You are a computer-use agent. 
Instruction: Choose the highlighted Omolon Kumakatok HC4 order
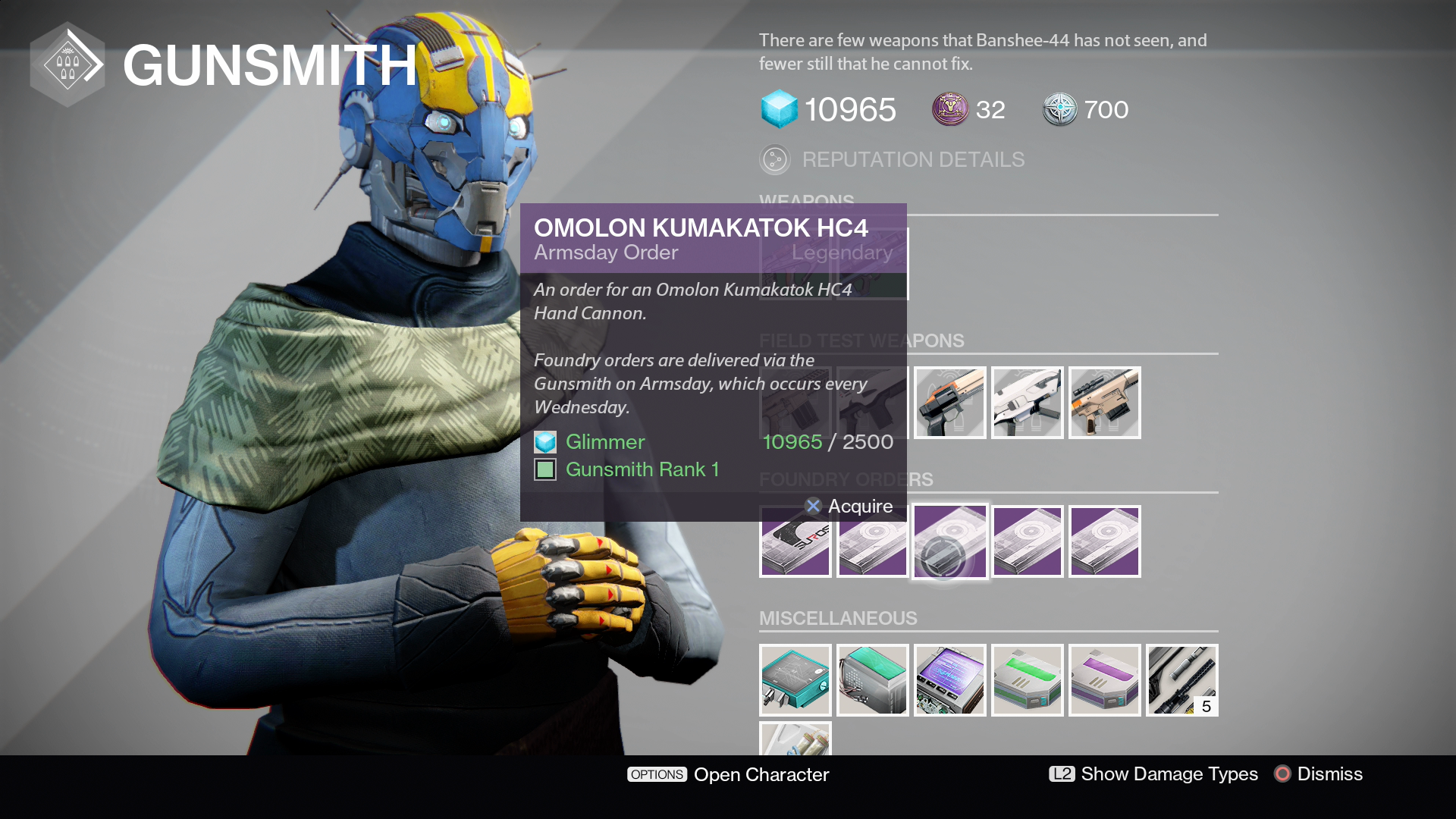click(x=949, y=541)
